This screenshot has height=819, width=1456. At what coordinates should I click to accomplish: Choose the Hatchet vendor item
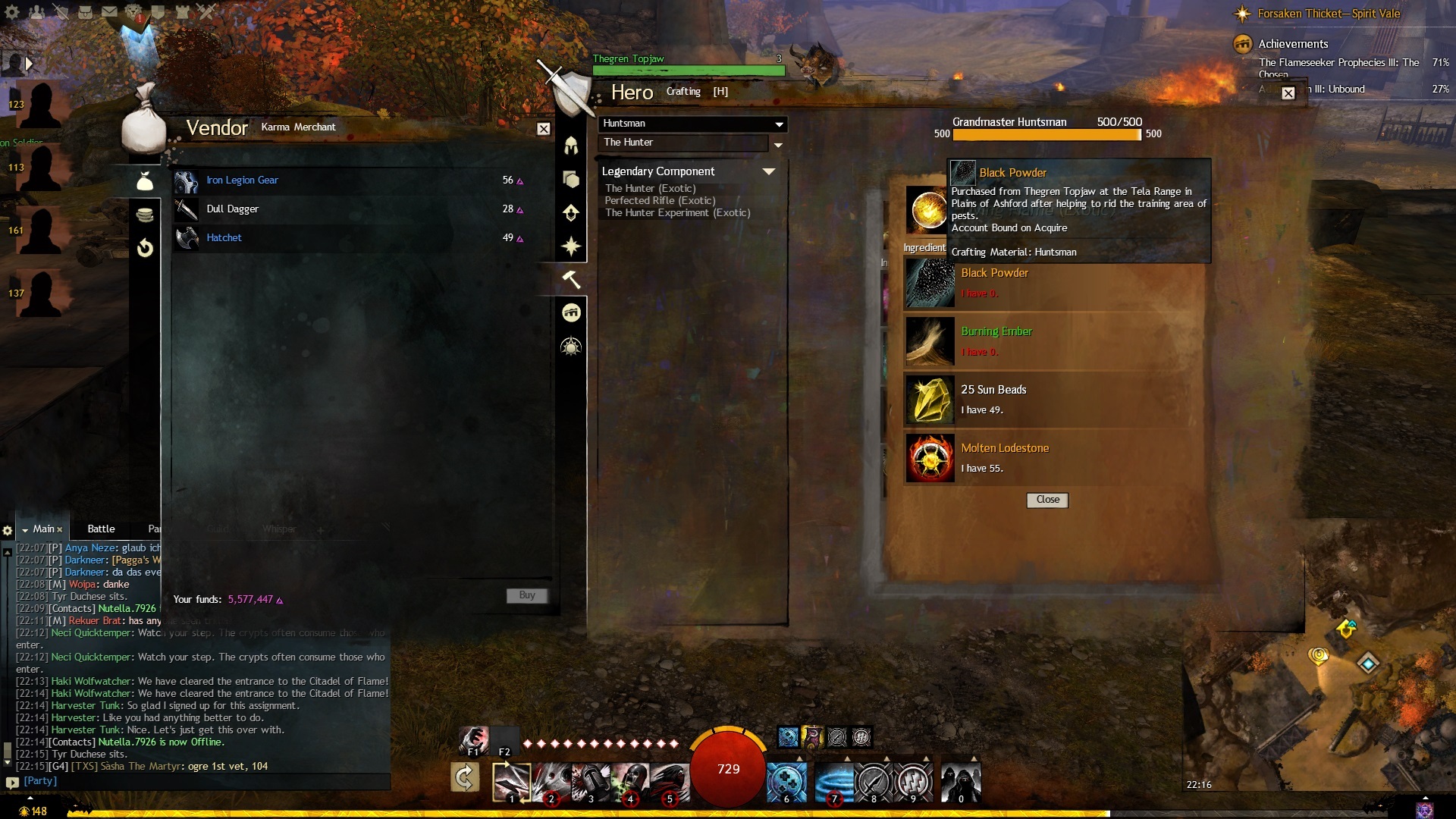point(224,238)
